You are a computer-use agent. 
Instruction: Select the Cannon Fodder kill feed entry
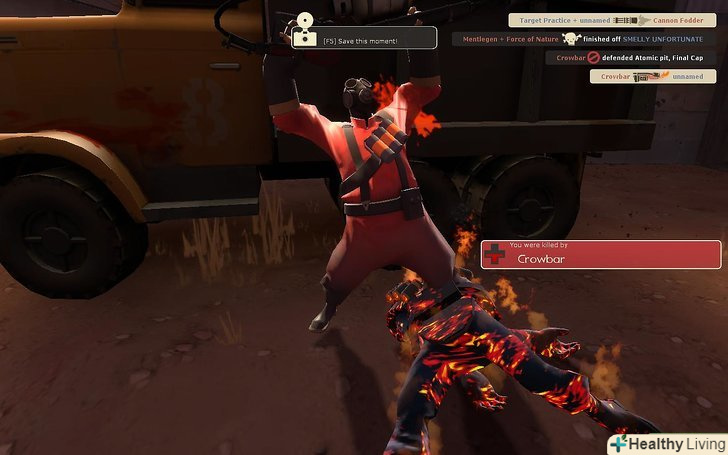pyautogui.click(x=612, y=20)
